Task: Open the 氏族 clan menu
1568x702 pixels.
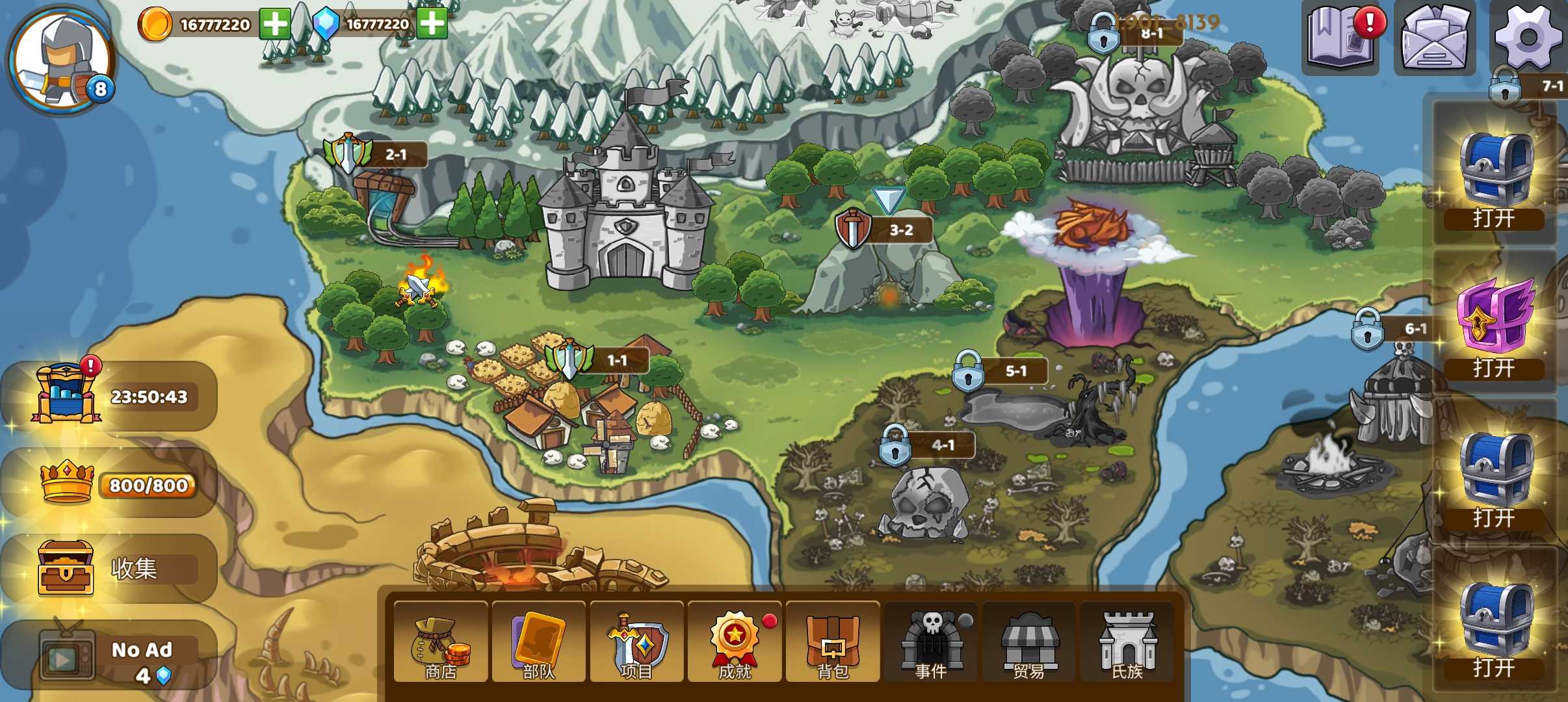Action: pos(1127,643)
